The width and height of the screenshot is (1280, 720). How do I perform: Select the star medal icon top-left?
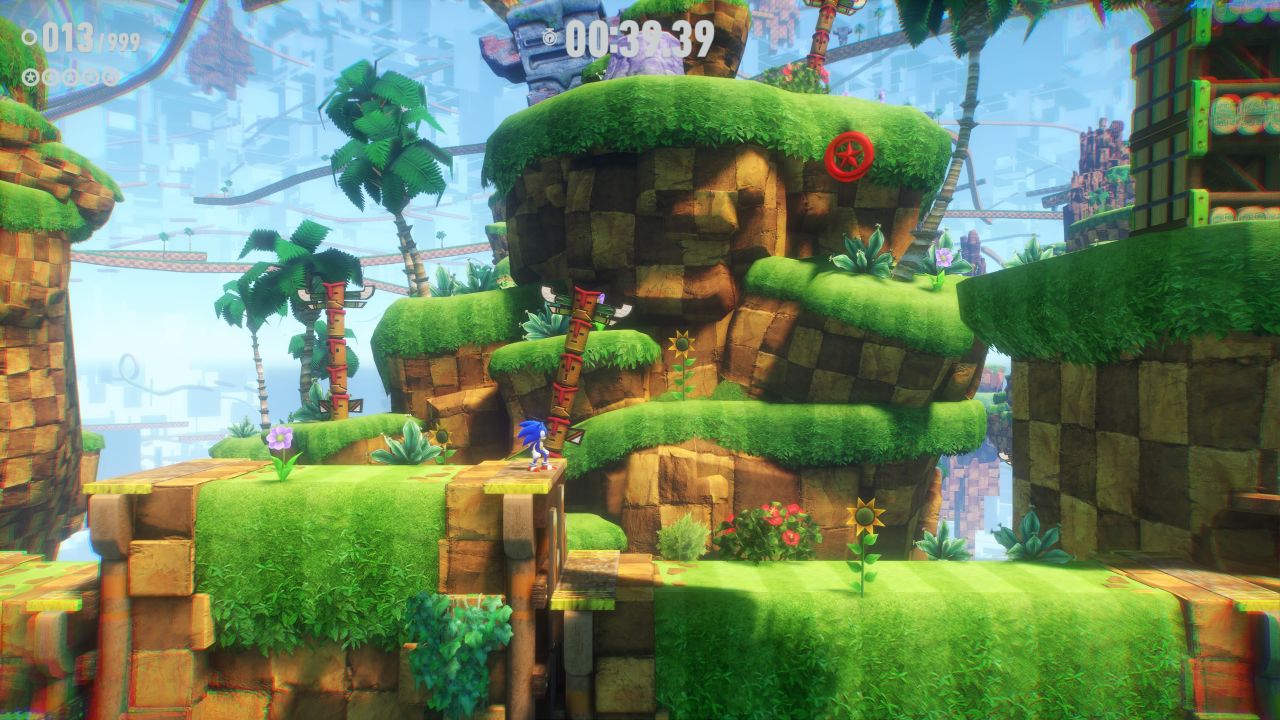tap(30, 75)
